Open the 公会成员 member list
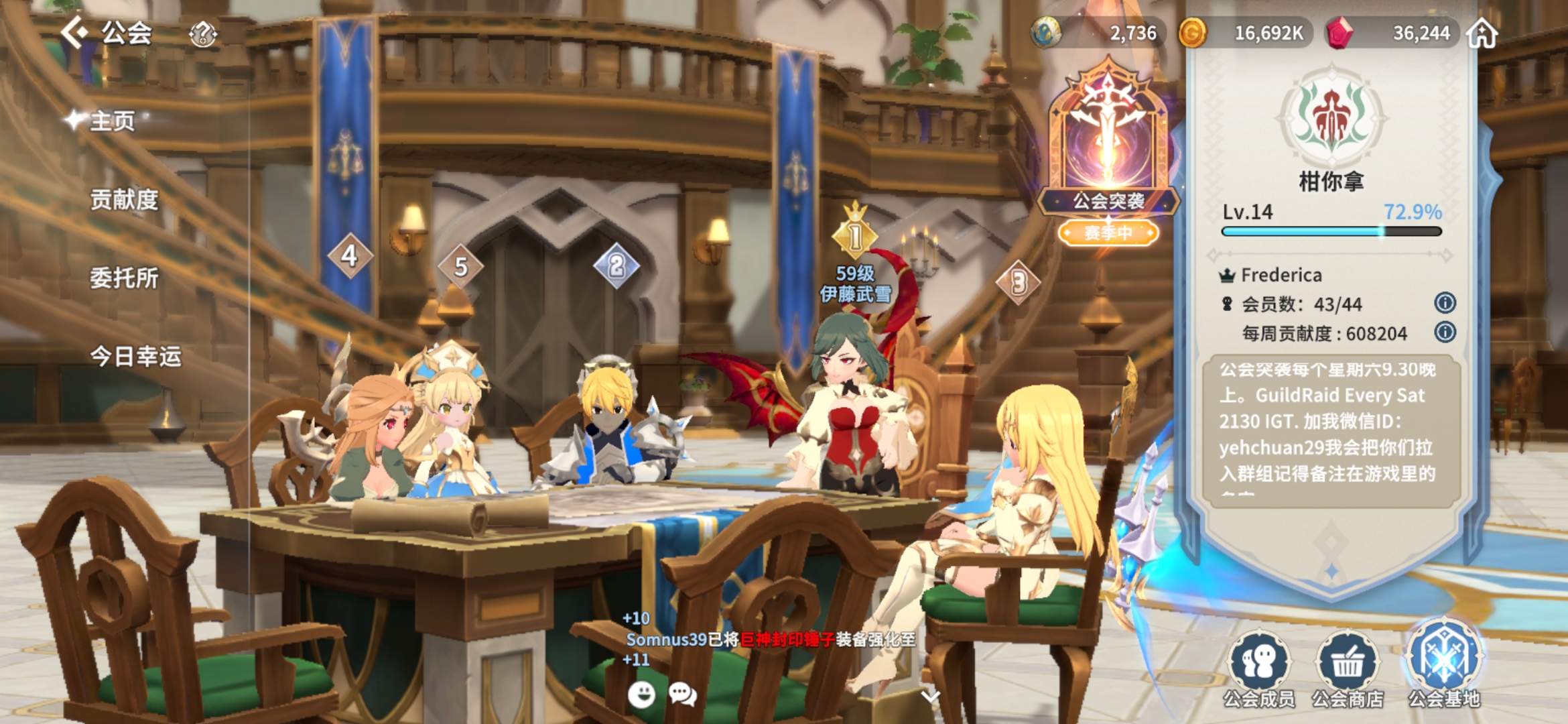The width and height of the screenshot is (1568, 724). [x=1259, y=668]
